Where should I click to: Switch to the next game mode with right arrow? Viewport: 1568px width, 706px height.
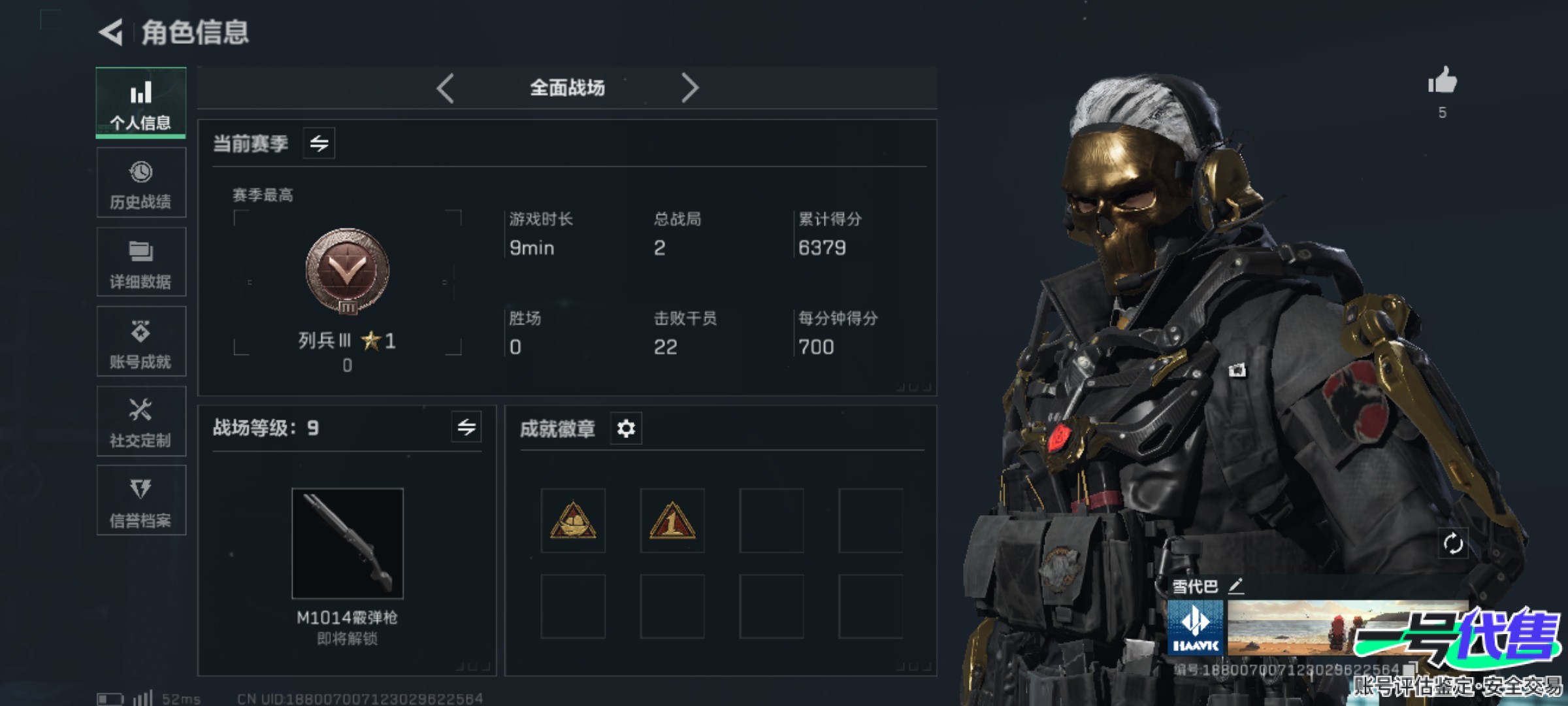tap(690, 88)
